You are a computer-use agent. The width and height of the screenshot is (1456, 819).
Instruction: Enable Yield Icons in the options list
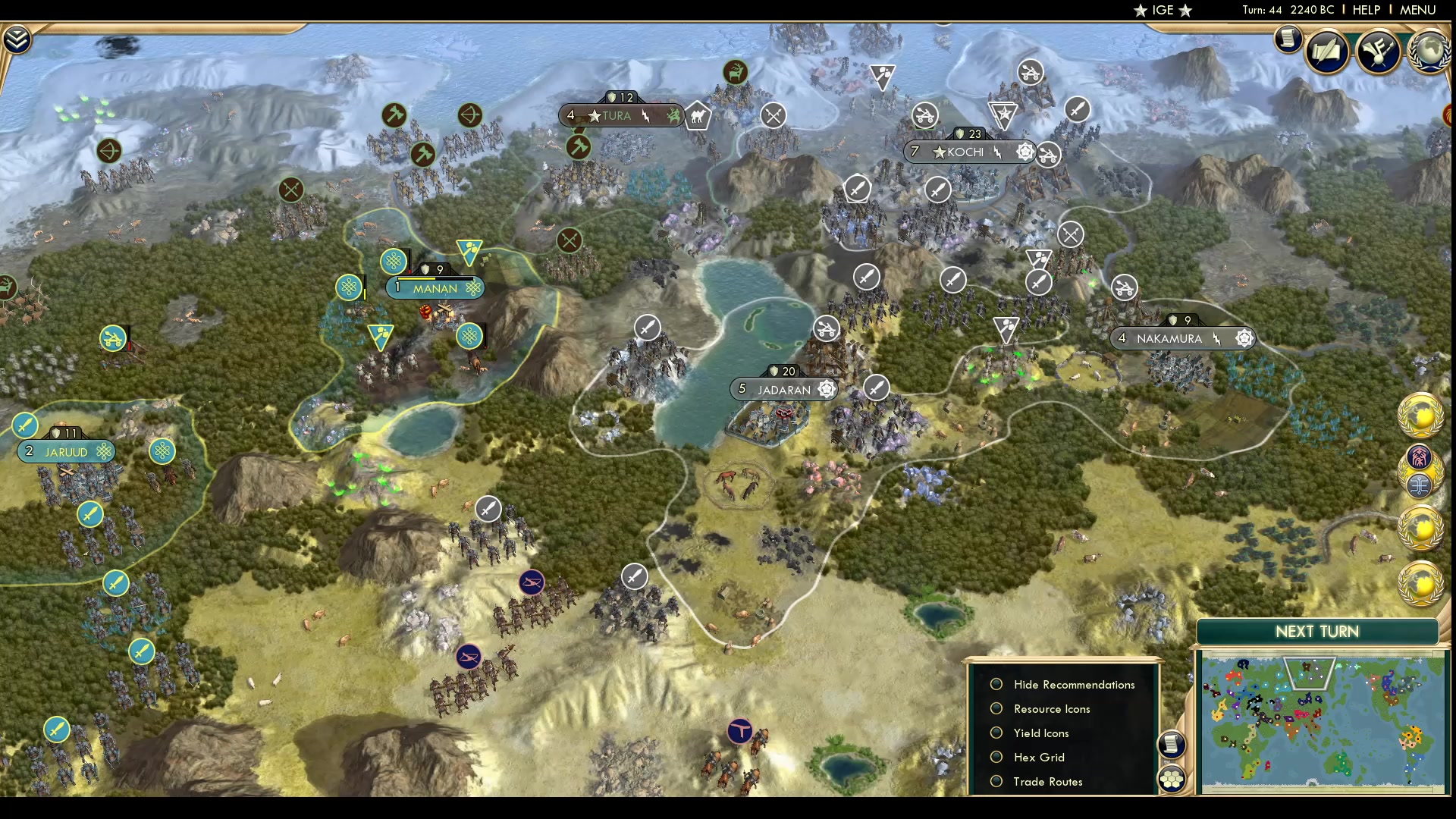click(996, 733)
